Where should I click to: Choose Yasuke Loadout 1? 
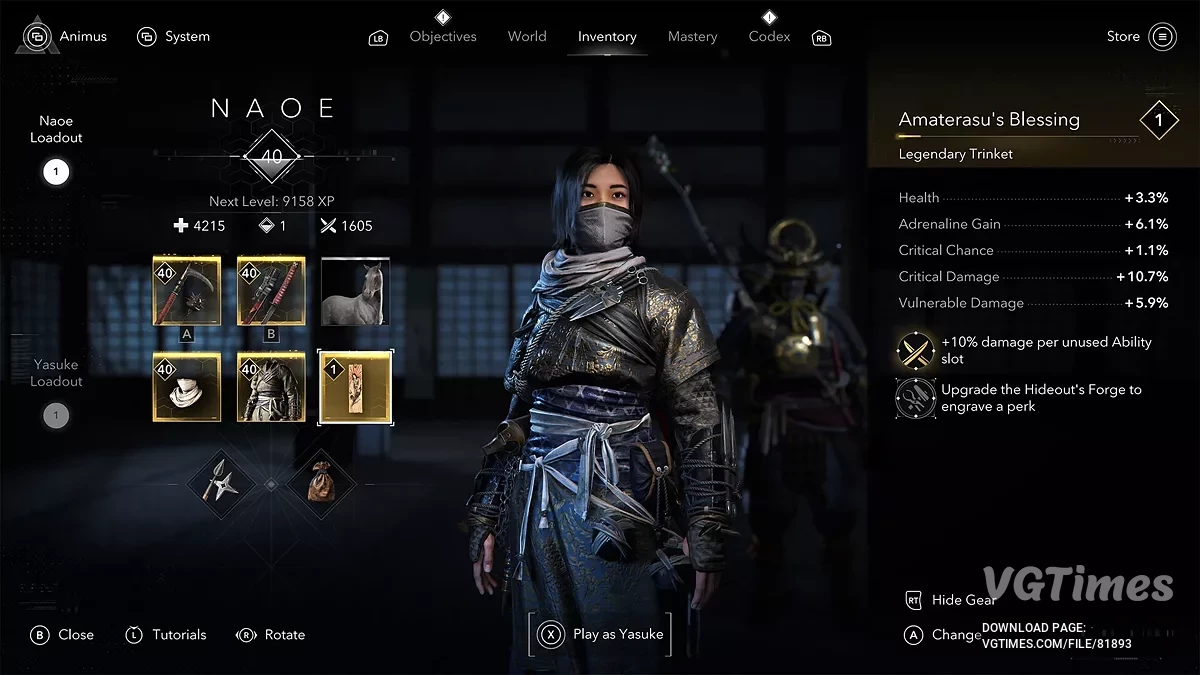56,415
